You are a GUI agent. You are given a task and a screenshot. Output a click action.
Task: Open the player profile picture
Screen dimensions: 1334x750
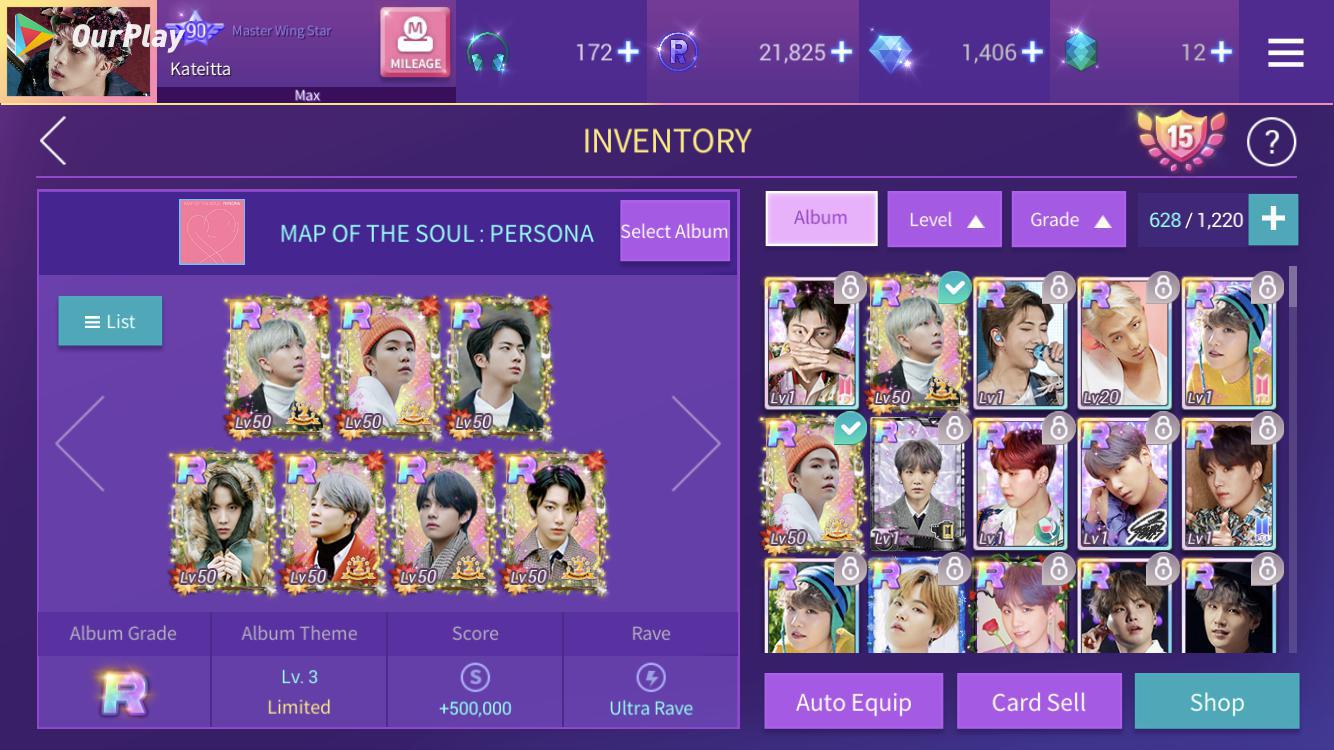(x=80, y=52)
